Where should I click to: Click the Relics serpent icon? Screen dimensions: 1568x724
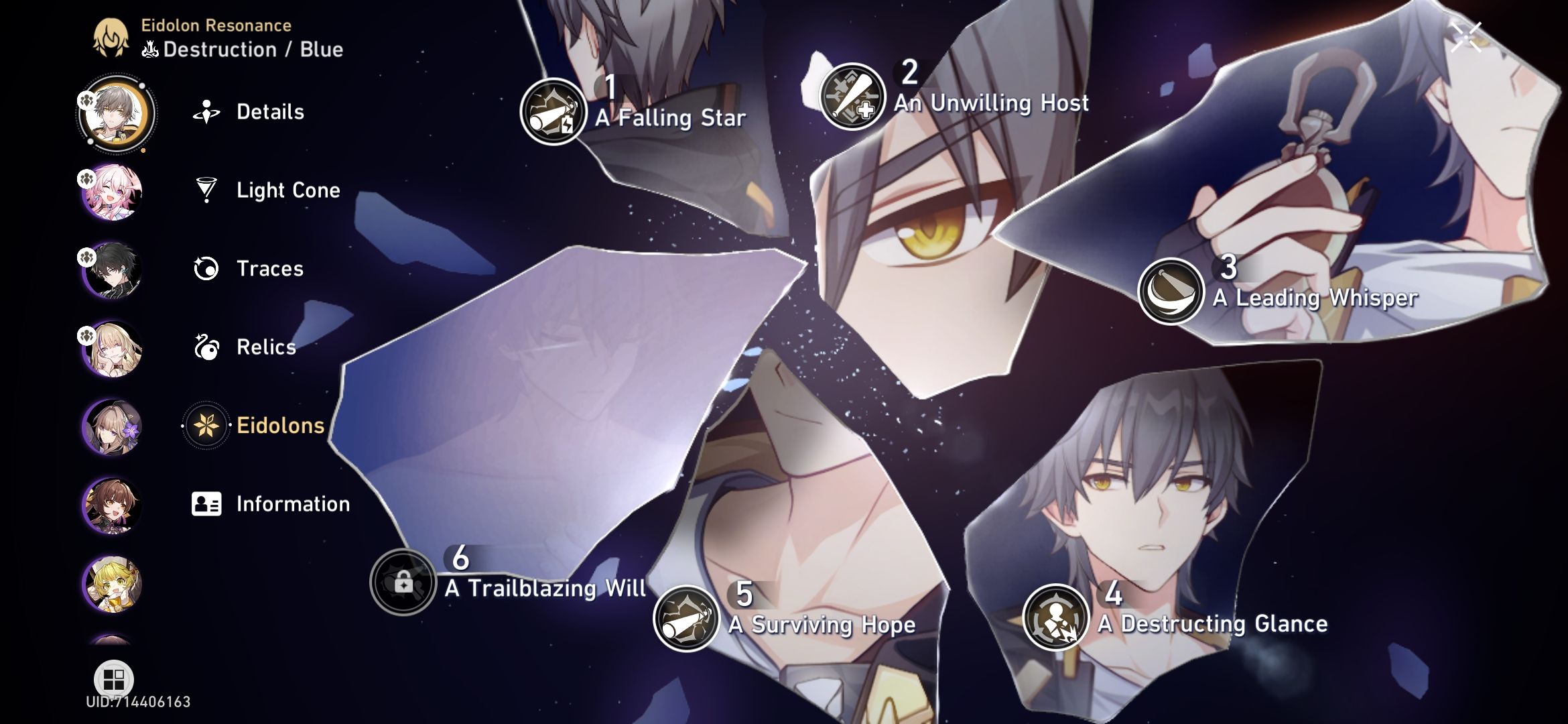pyautogui.click(x=207, y=347)
